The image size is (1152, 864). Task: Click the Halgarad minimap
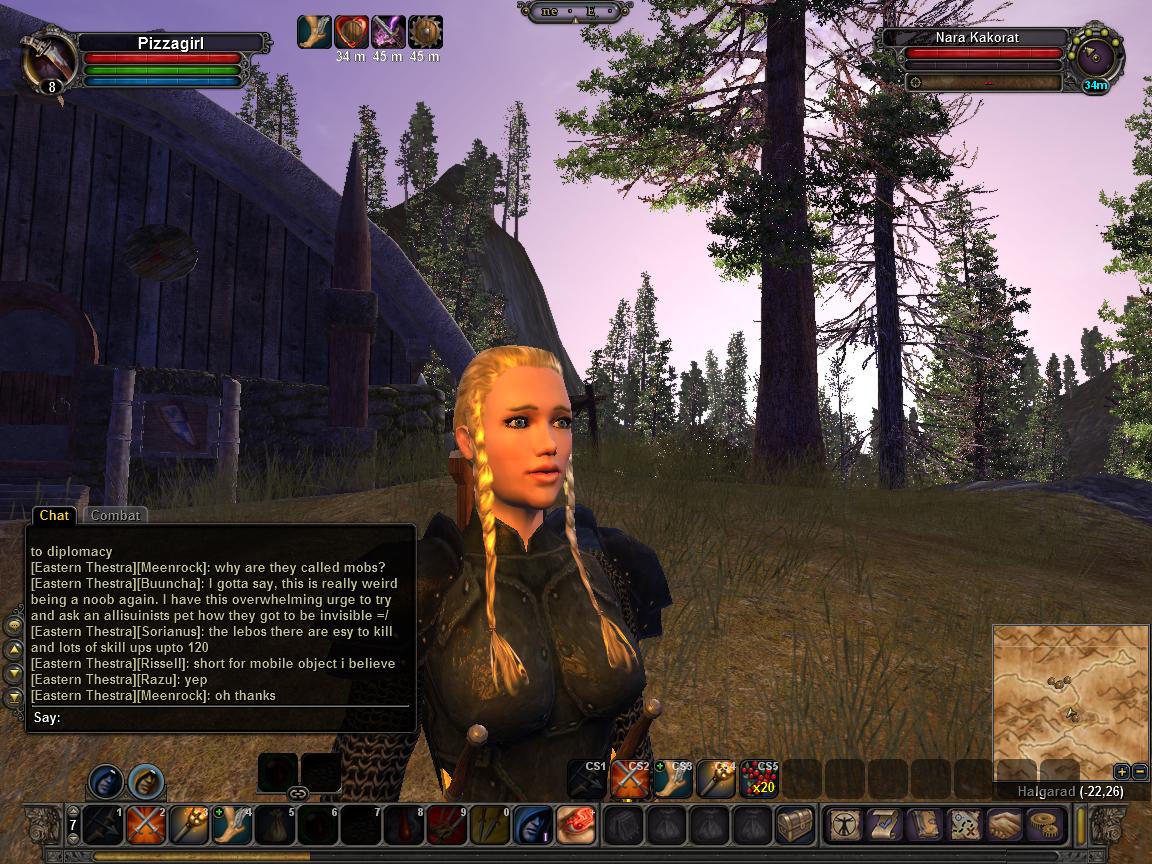coord(1070,702)
